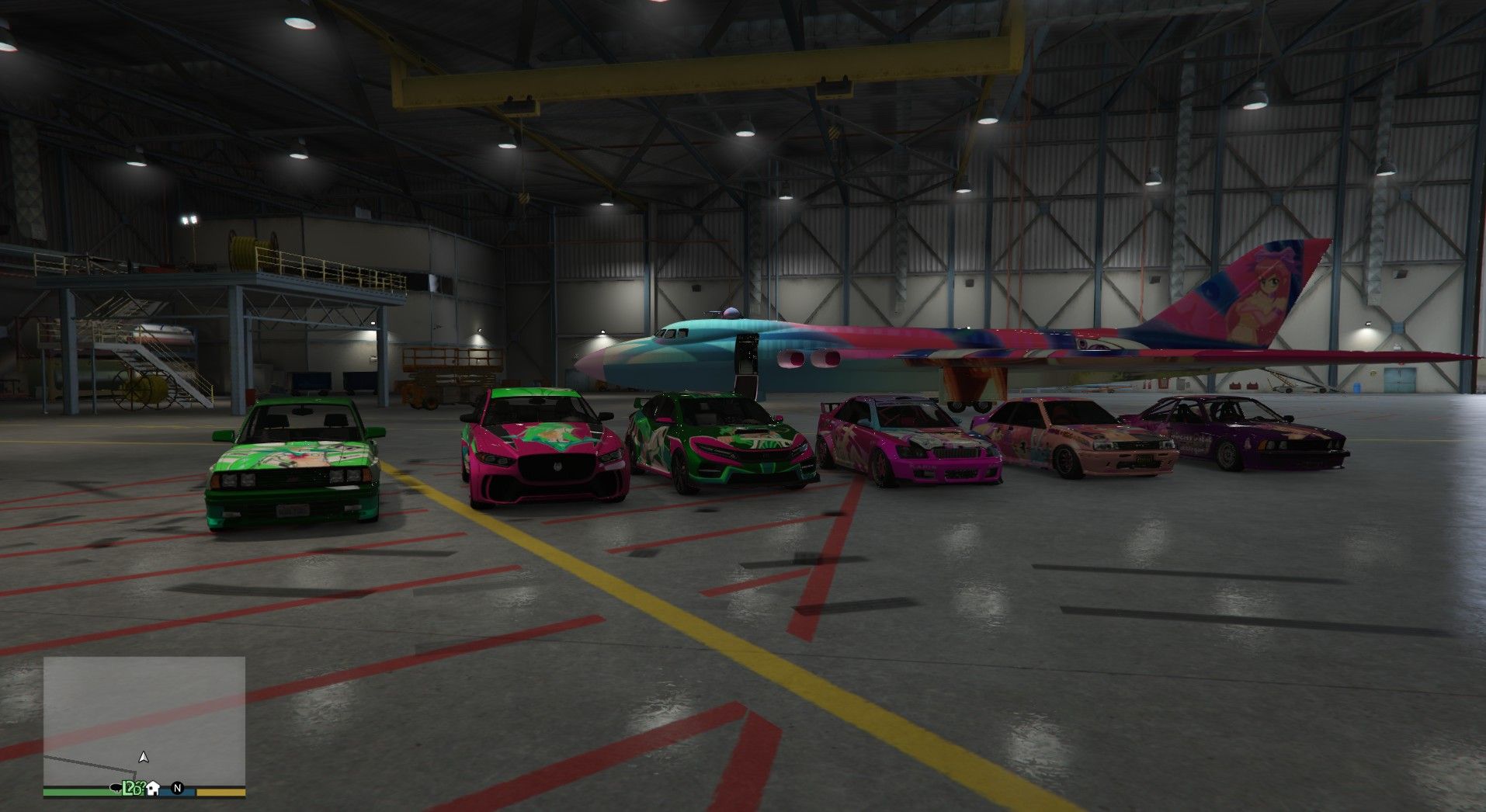Image resolution: width=1486 pixels, height=812 pixels.
Task: Click the green health bar under the minimap
Action: [x=75, y=793]
